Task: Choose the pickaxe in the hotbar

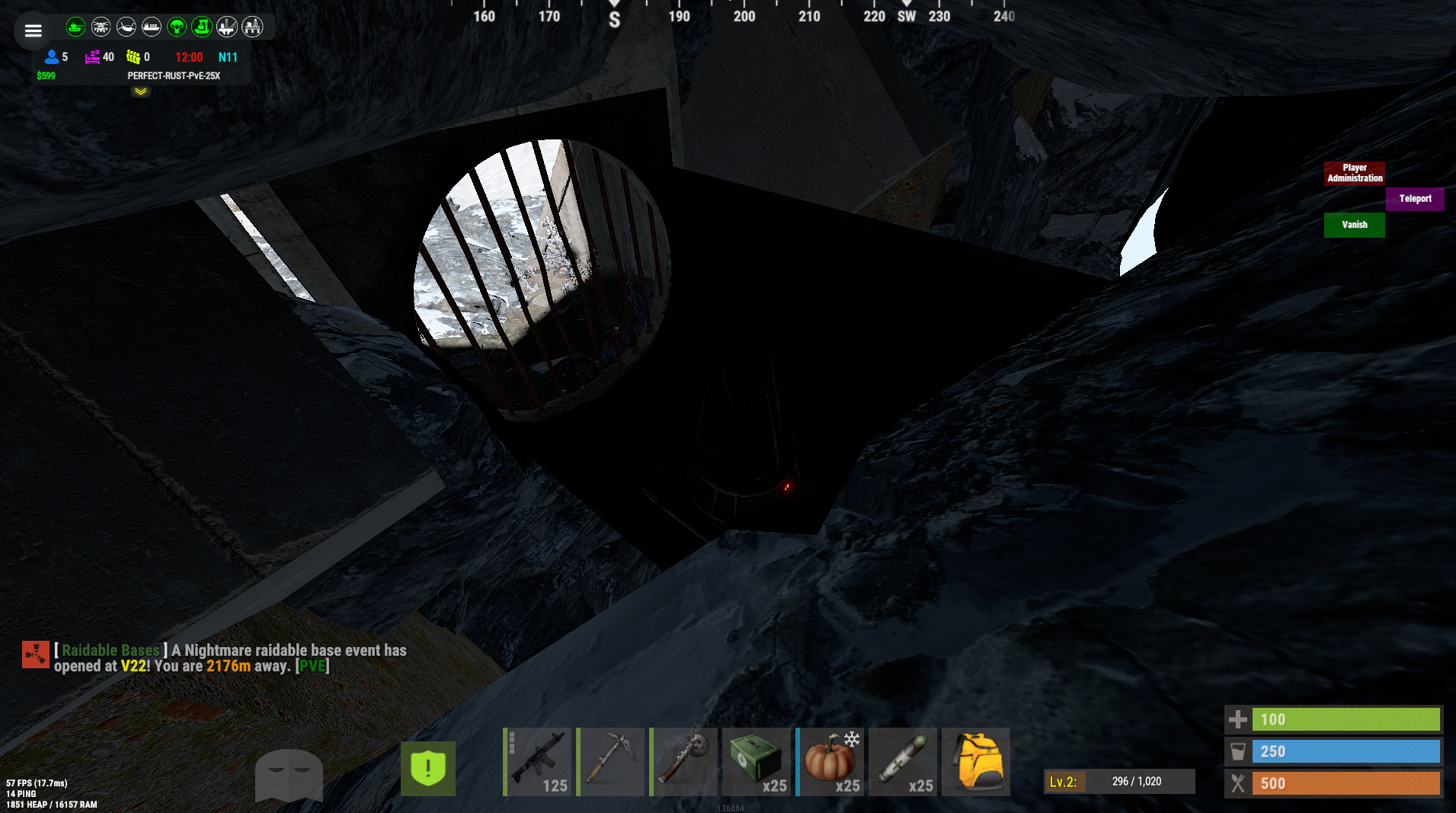Action: click(611, 762)
